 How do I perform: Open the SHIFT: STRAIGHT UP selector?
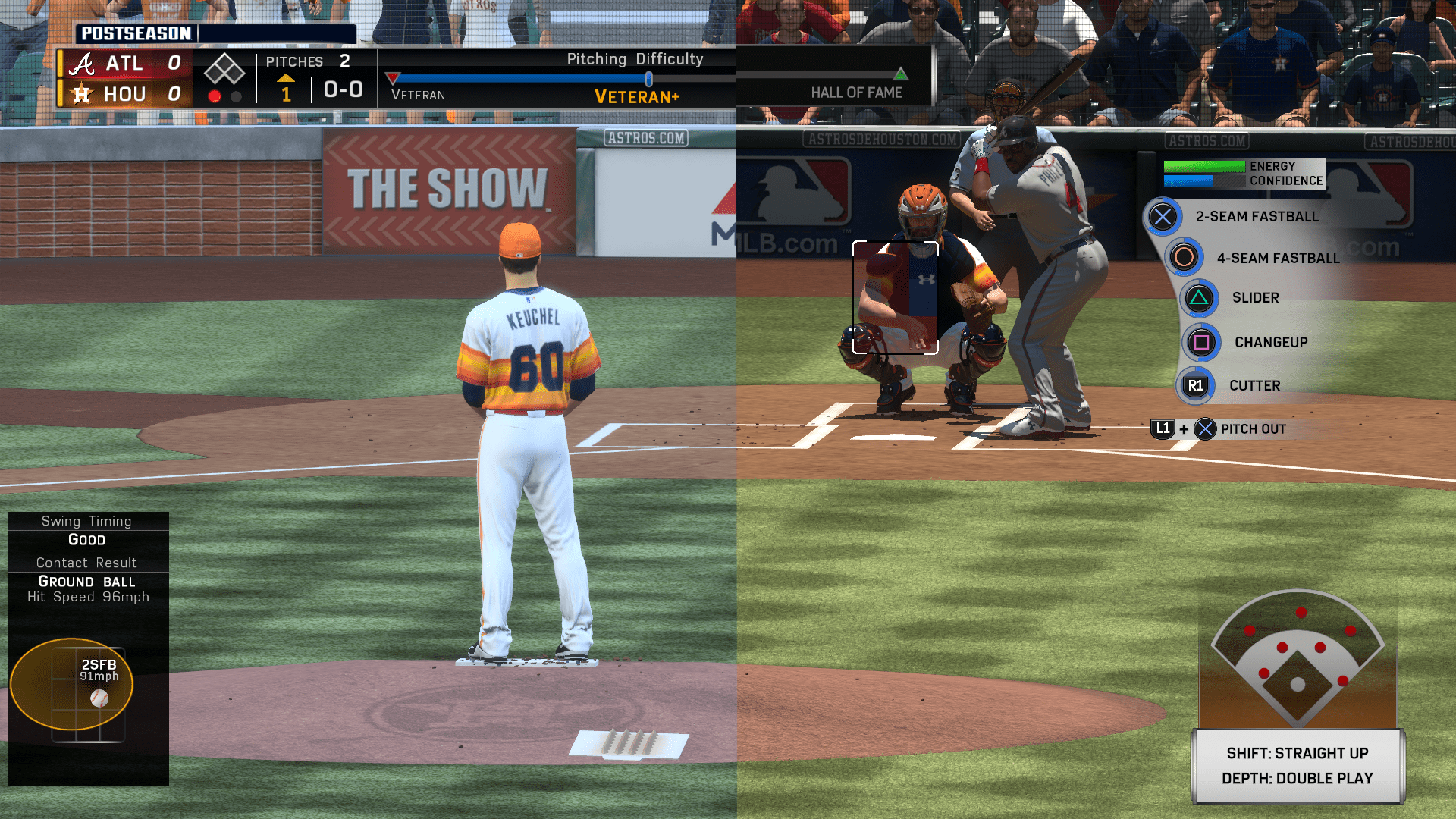tap(1298, 753)
